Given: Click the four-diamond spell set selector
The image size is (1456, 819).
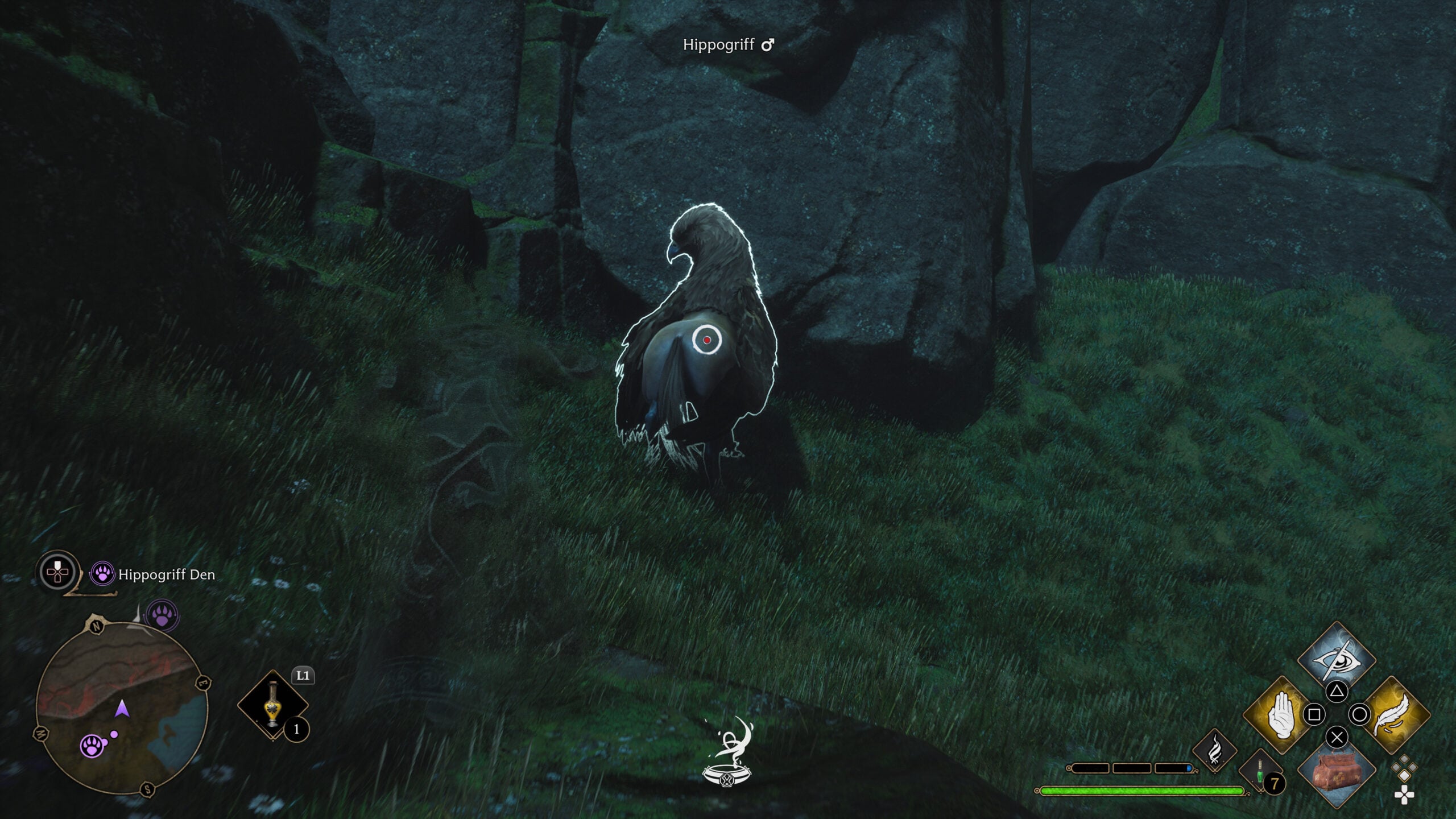Looking at the screenshot, I should tap(1404, 779).
